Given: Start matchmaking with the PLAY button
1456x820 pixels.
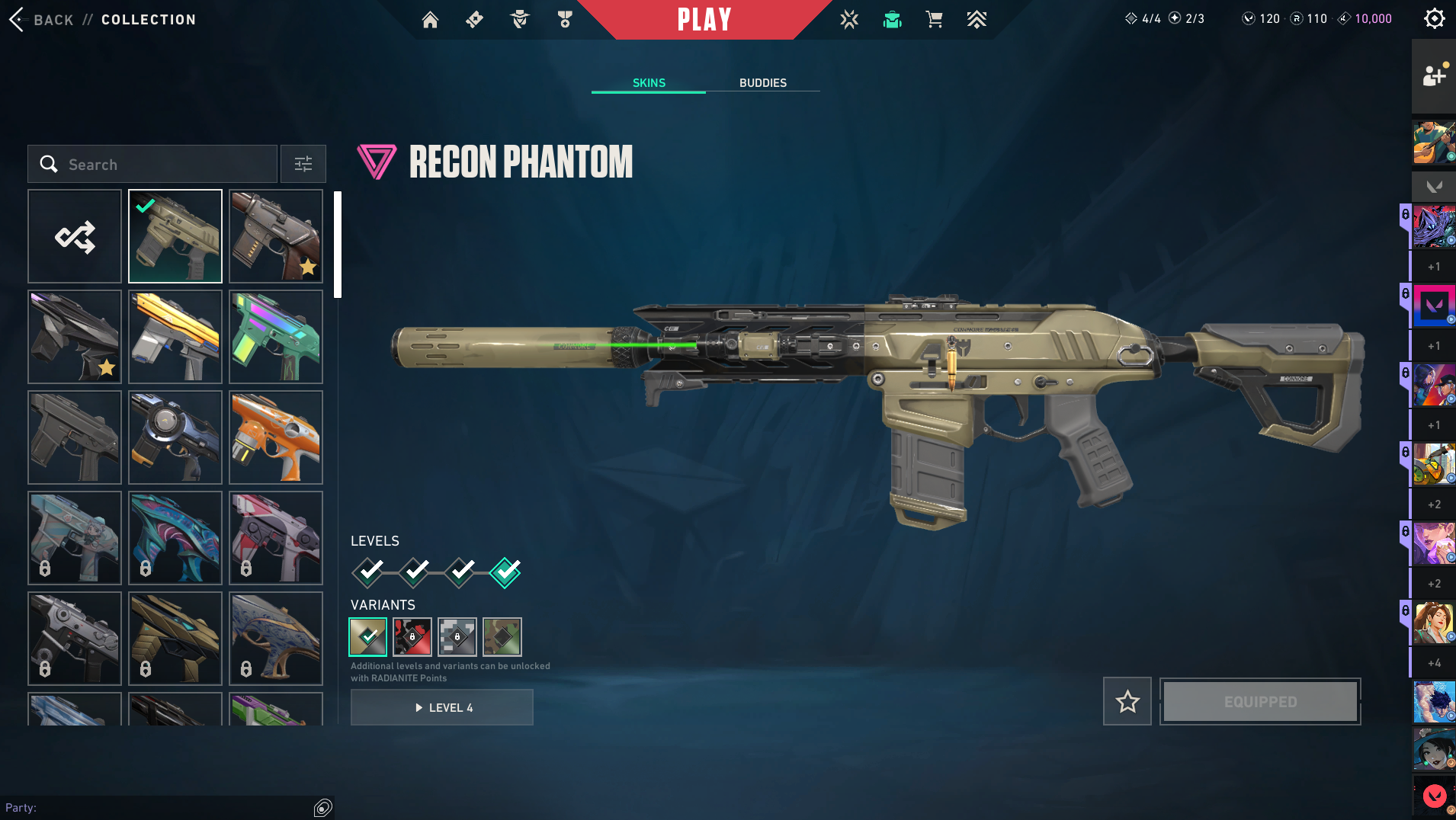Looking at the screenshot, I should coord(704,19).
